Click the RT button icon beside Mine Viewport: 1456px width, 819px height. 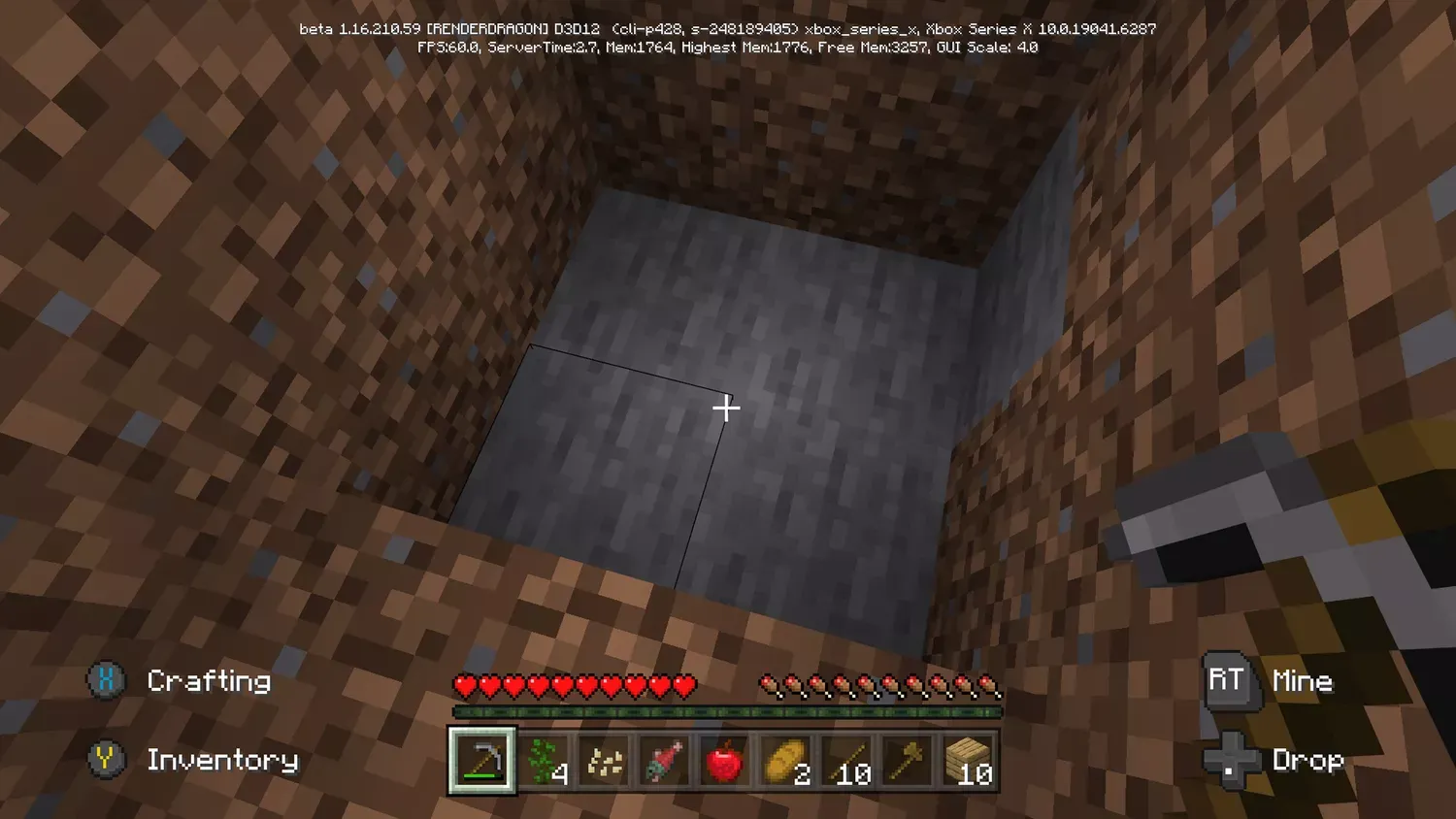coord(1227,680)
